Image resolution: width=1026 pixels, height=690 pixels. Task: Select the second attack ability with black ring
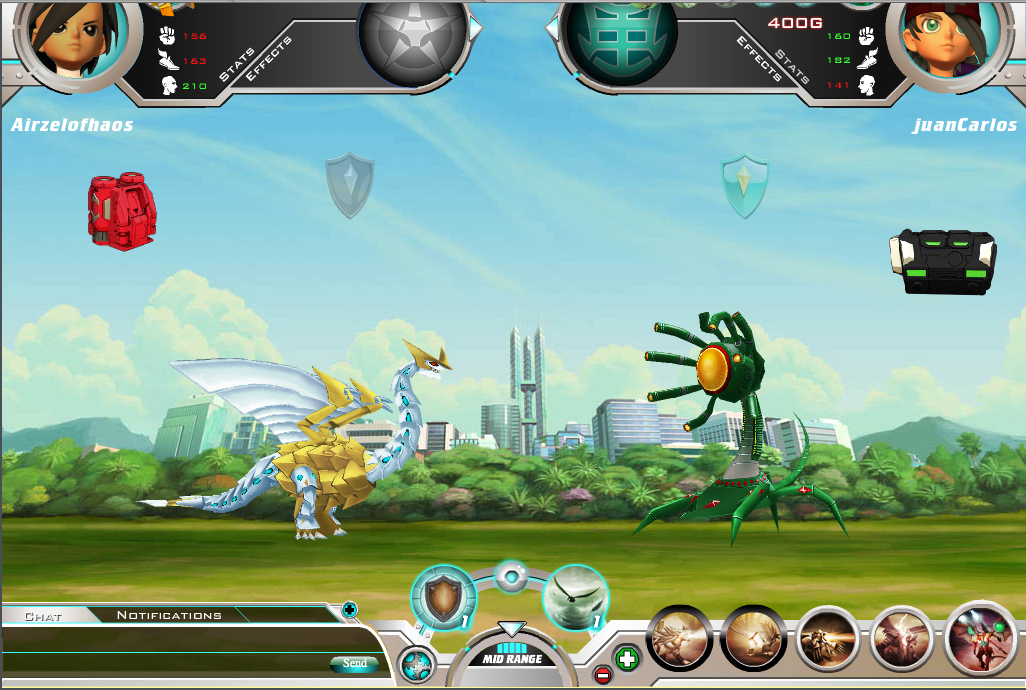click(753, 638)
